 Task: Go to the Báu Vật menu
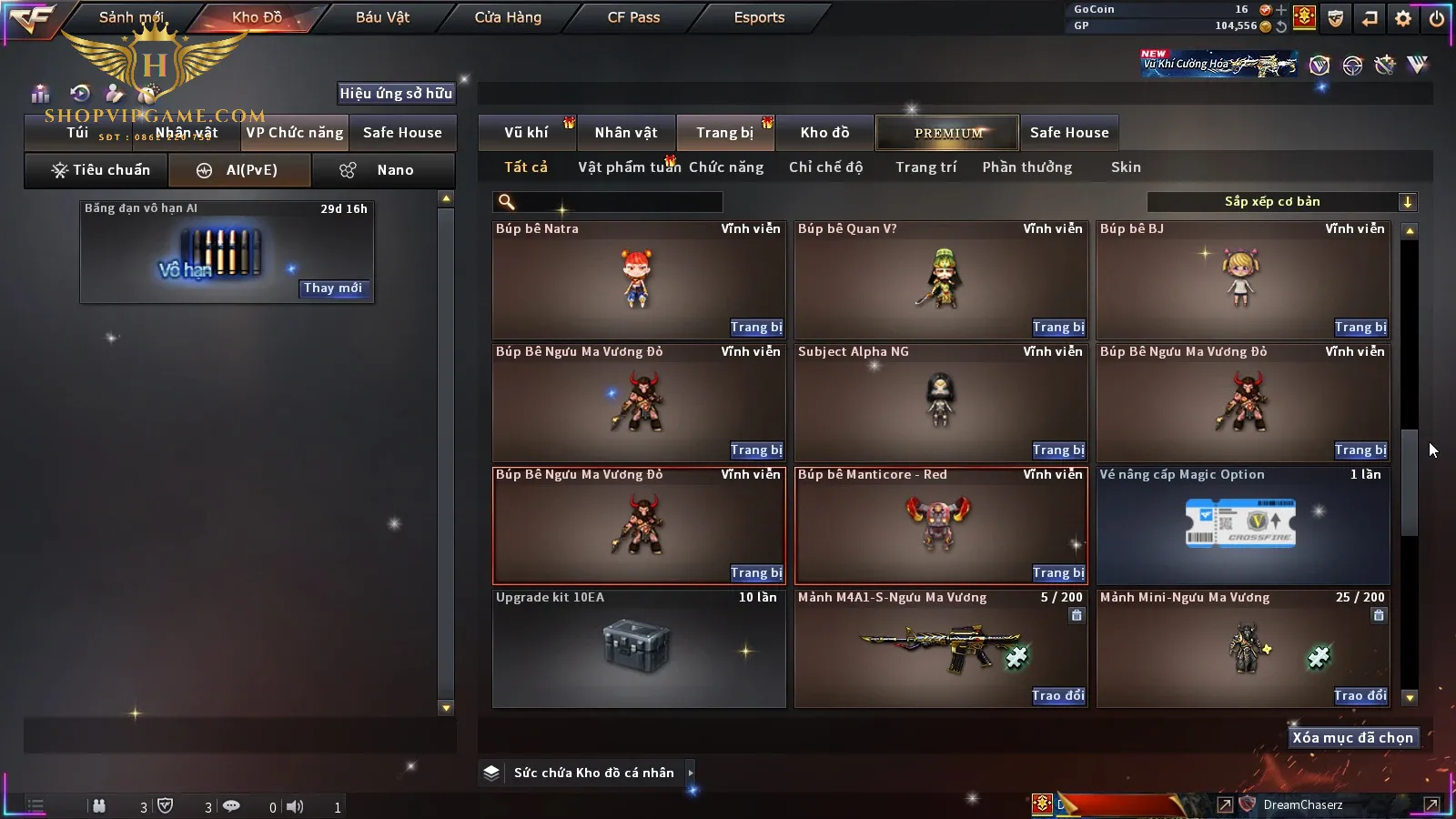pyautogui.click(x=382, y=17)
